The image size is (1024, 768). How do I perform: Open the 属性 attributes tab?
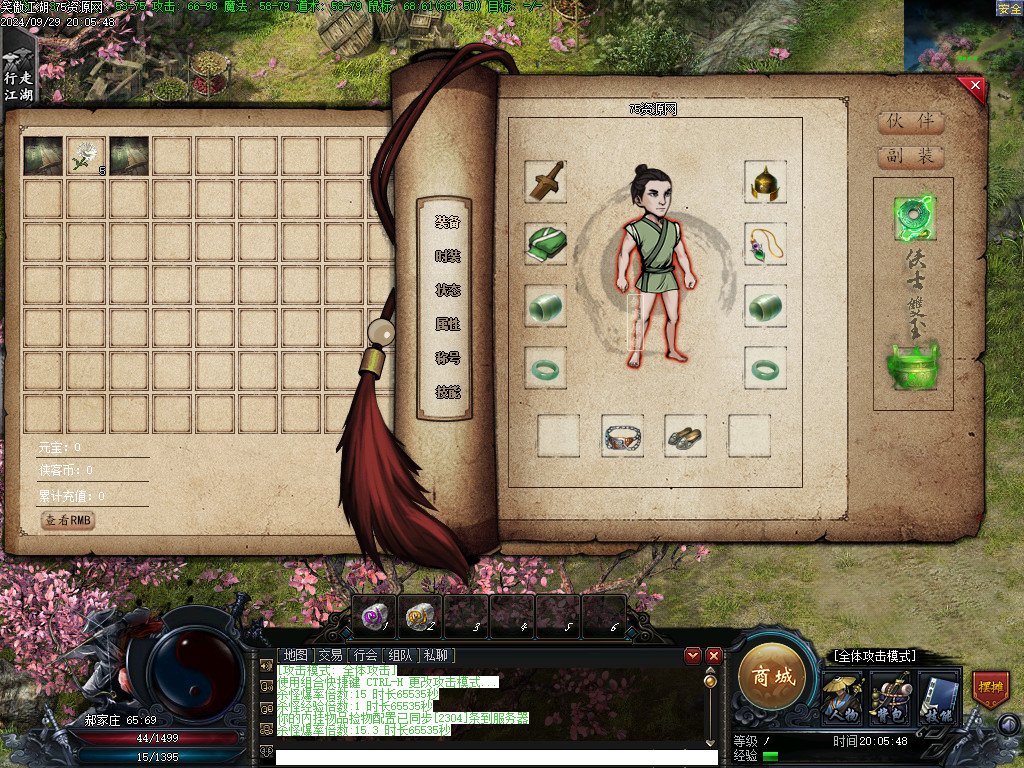click(x=447, y=324)
